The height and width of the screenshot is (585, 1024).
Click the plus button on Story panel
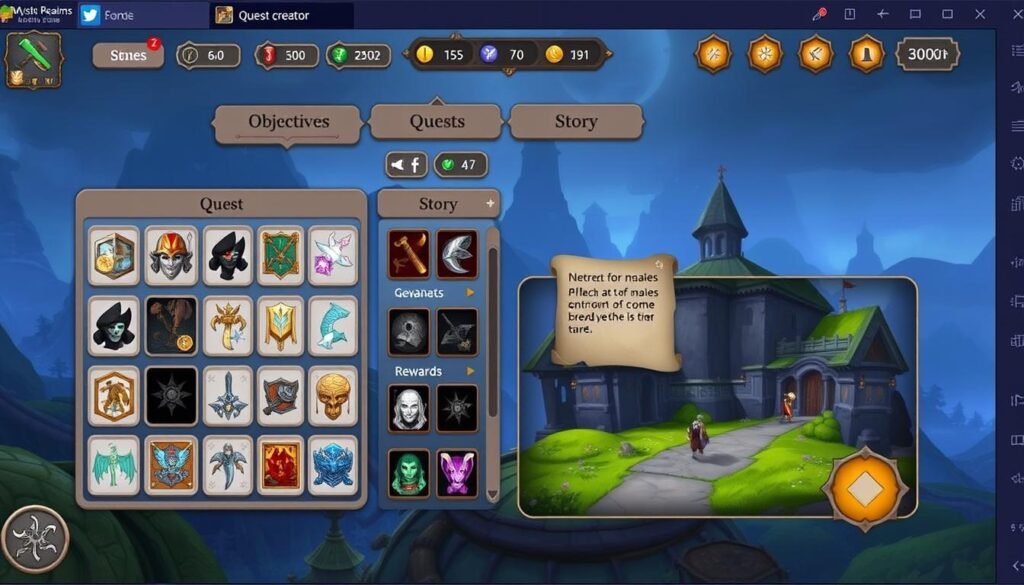(490, 203)
